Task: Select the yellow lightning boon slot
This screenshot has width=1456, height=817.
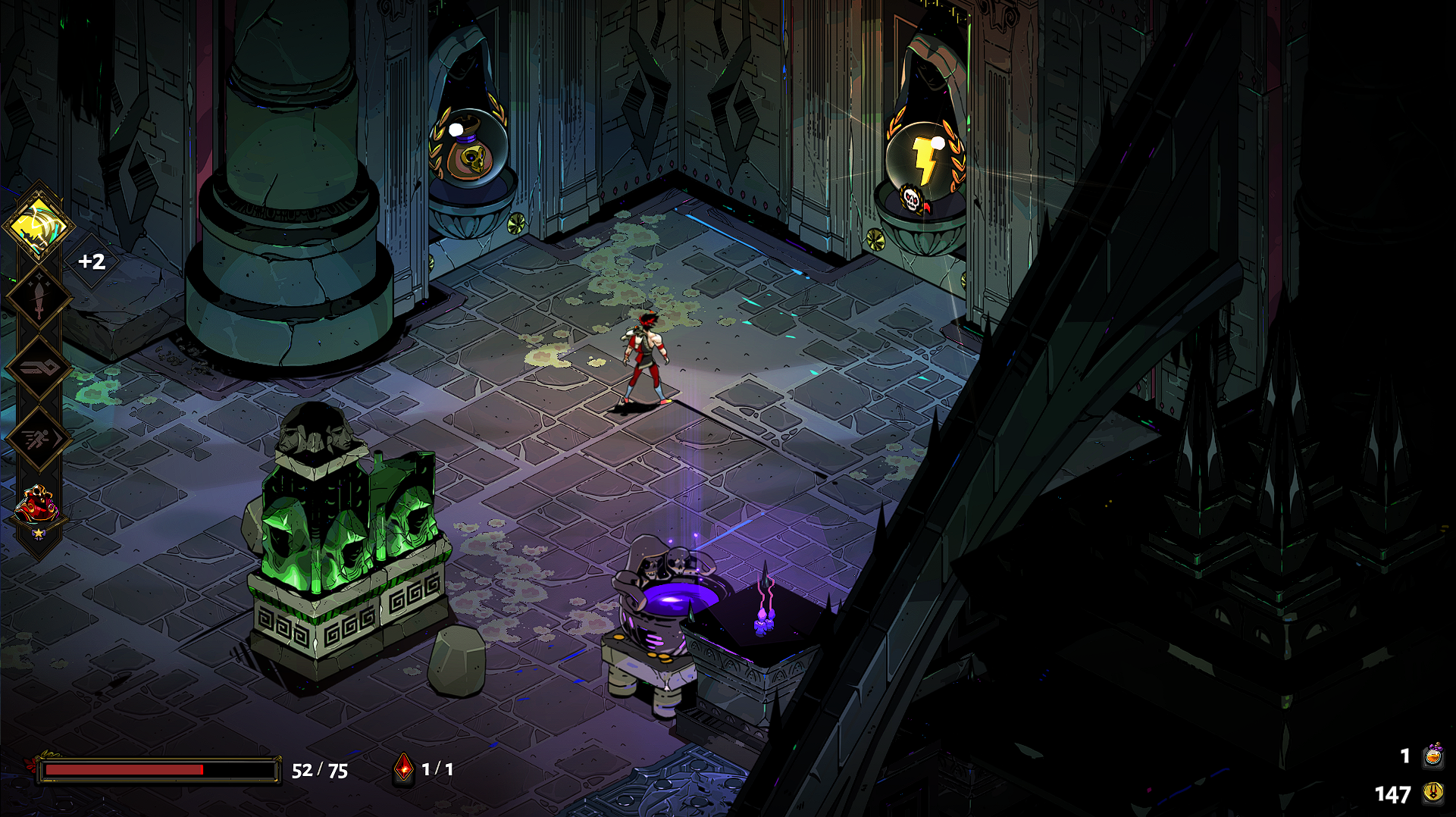Action: [38, 225]
